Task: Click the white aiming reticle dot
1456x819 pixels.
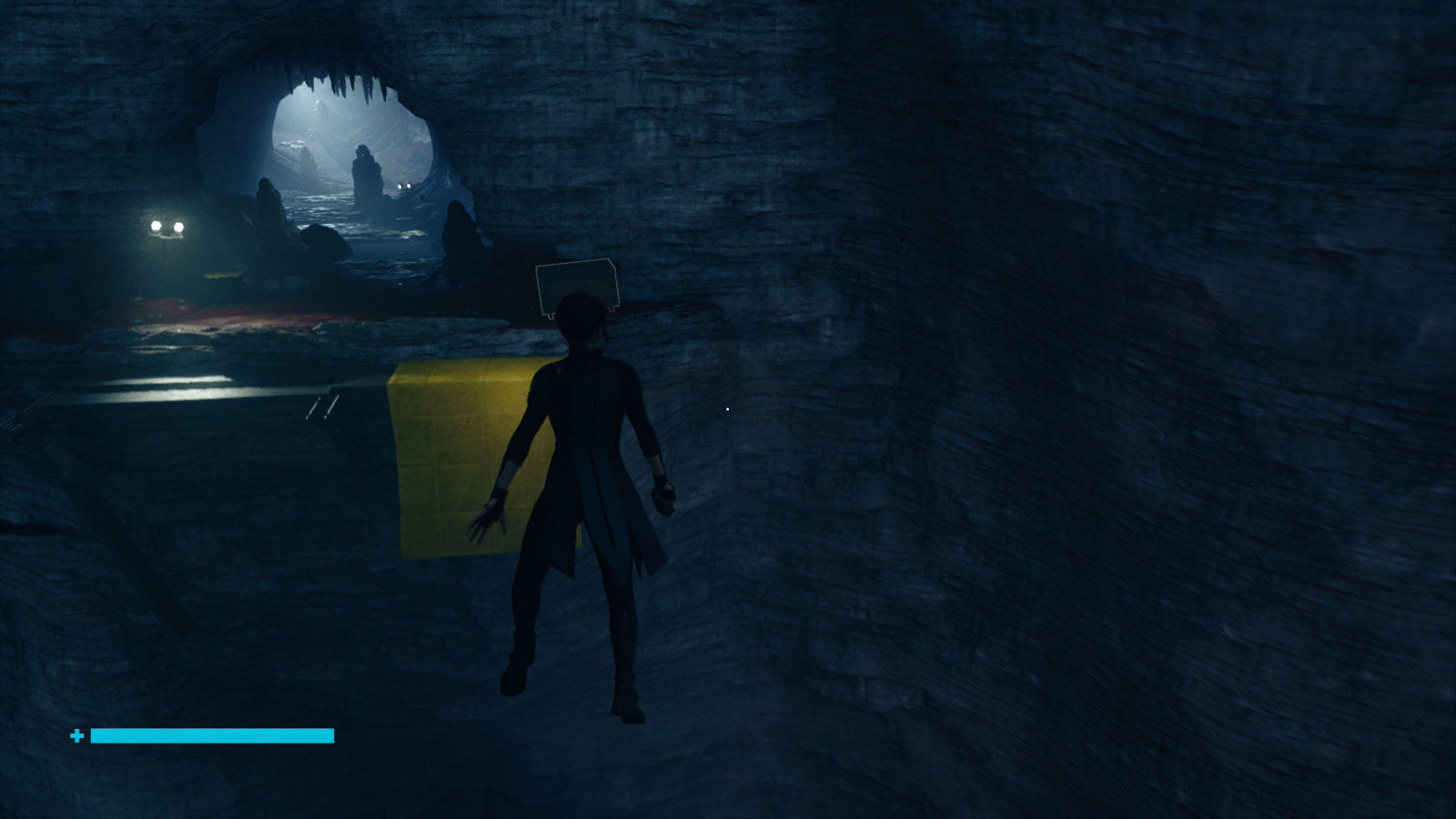Action: pos(728,409)
